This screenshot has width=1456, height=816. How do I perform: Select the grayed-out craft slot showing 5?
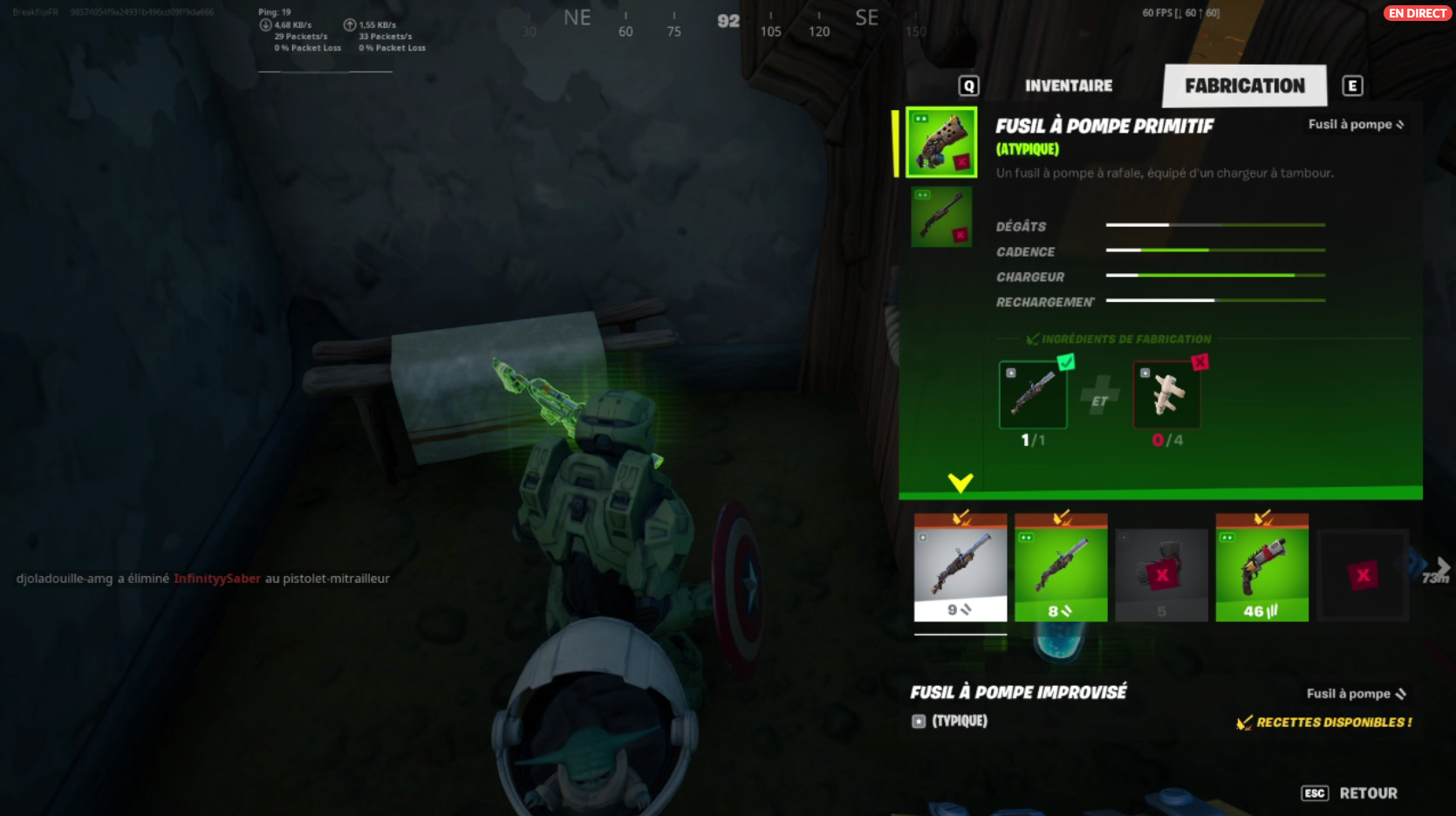pyautogui.click(x=1161, y=567)
